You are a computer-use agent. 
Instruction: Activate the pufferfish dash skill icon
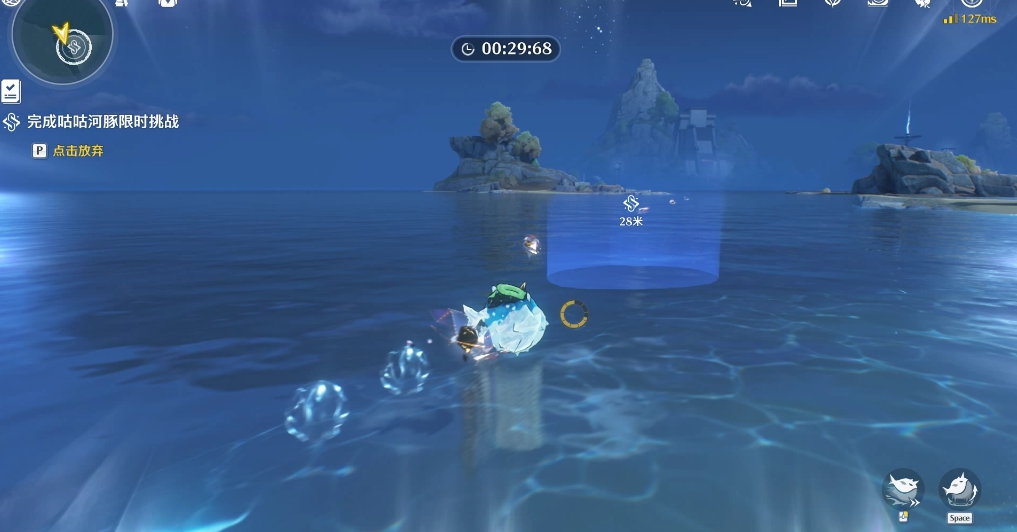coord(903,488)
